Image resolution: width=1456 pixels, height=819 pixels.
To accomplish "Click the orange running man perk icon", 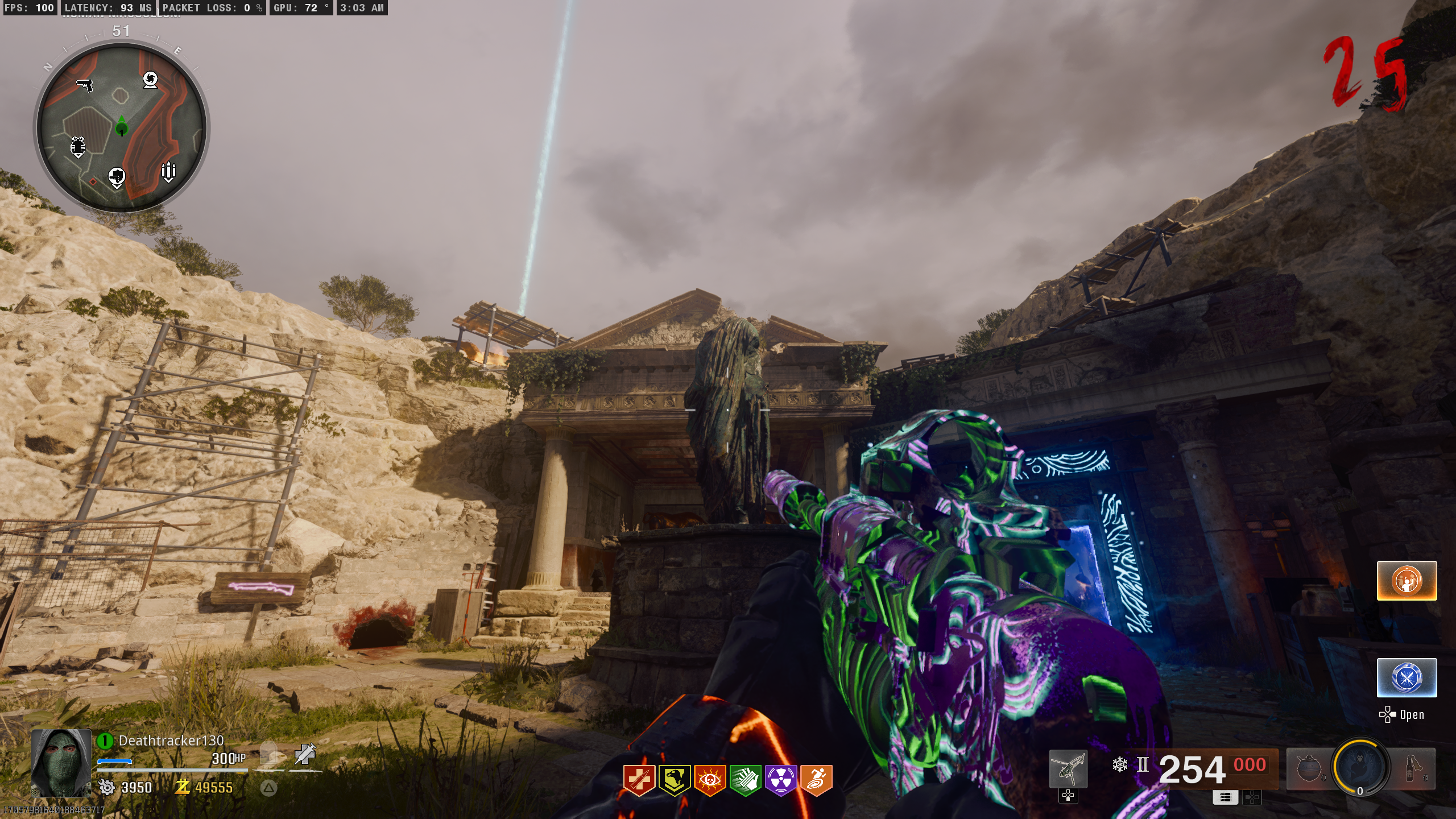I will [816, 780].
